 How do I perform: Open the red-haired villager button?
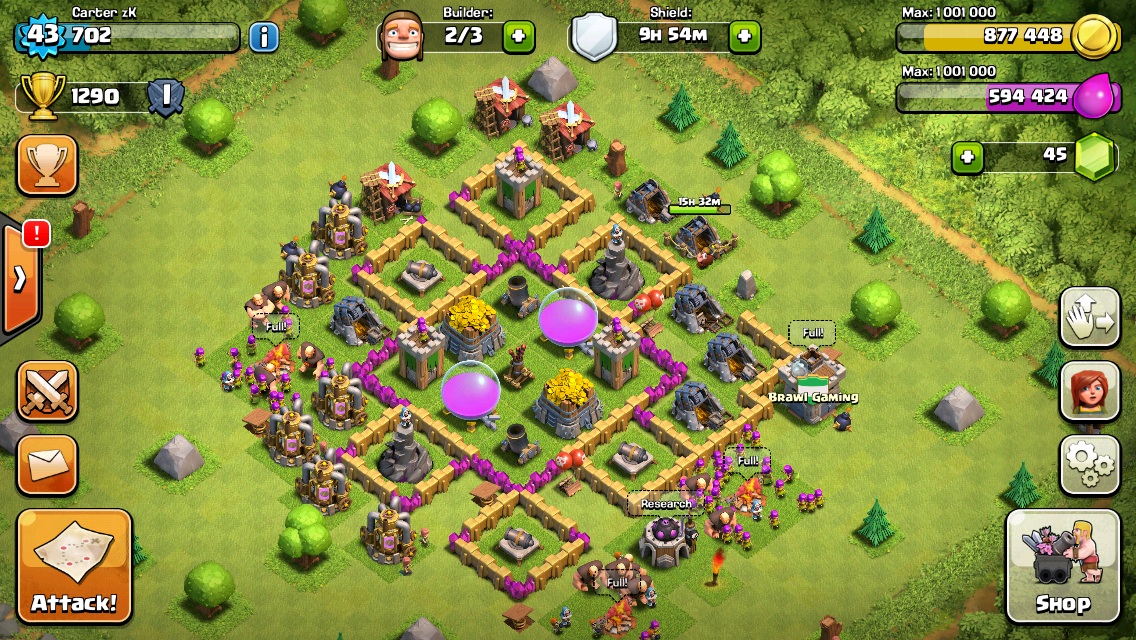1090,390
